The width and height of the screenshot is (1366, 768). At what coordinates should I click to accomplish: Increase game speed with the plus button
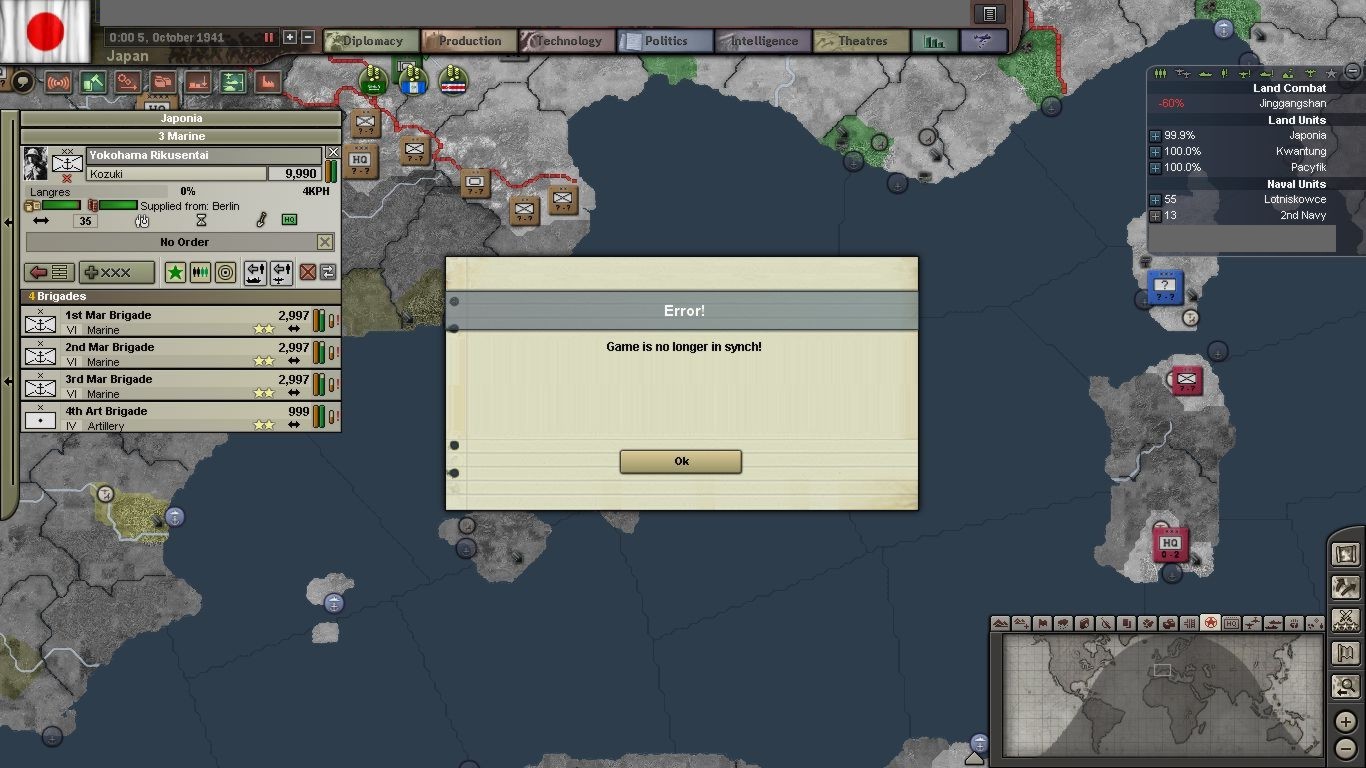pyautogui.click(x=290, y=37)
